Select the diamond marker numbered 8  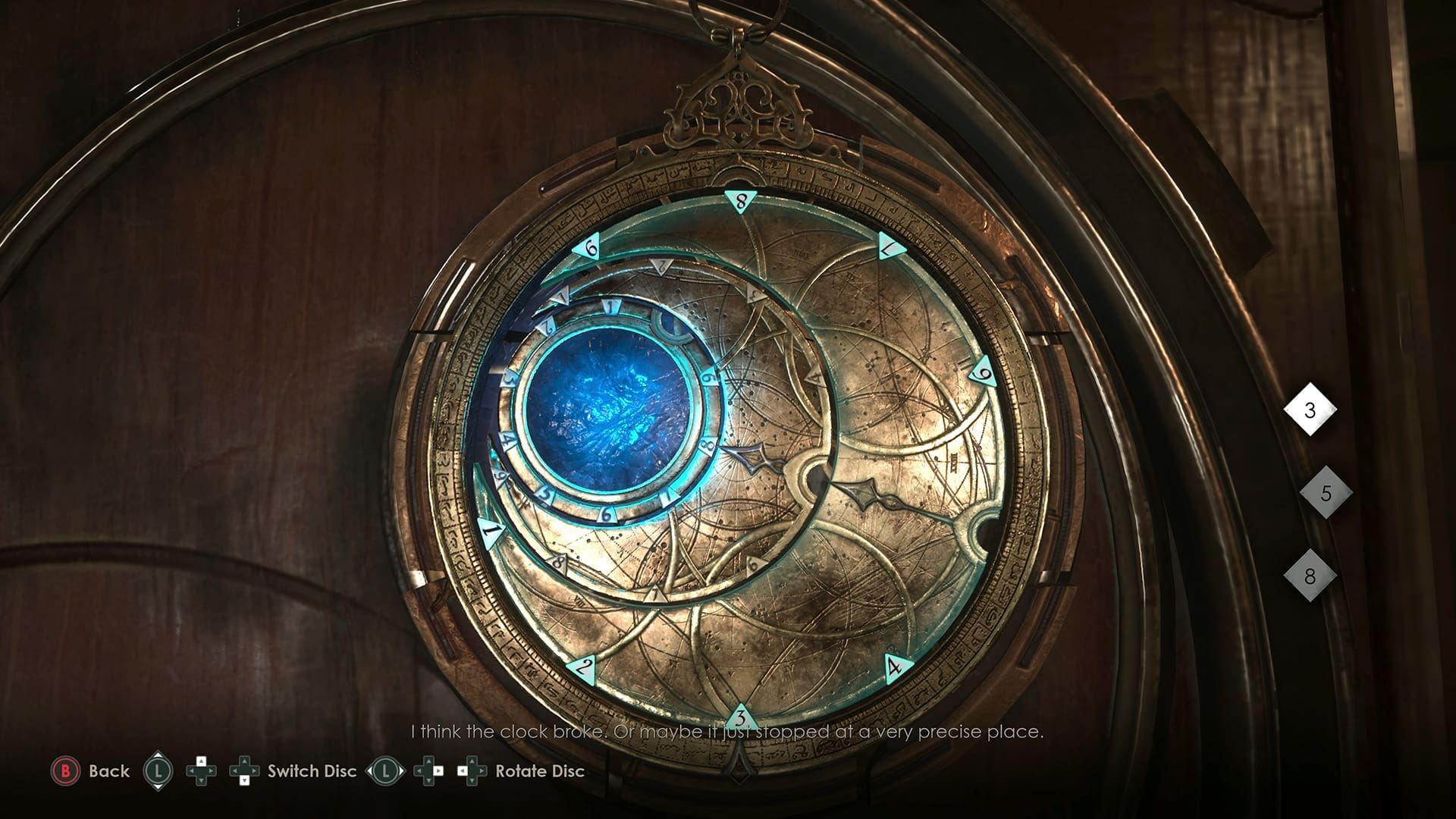[1310, 576]
